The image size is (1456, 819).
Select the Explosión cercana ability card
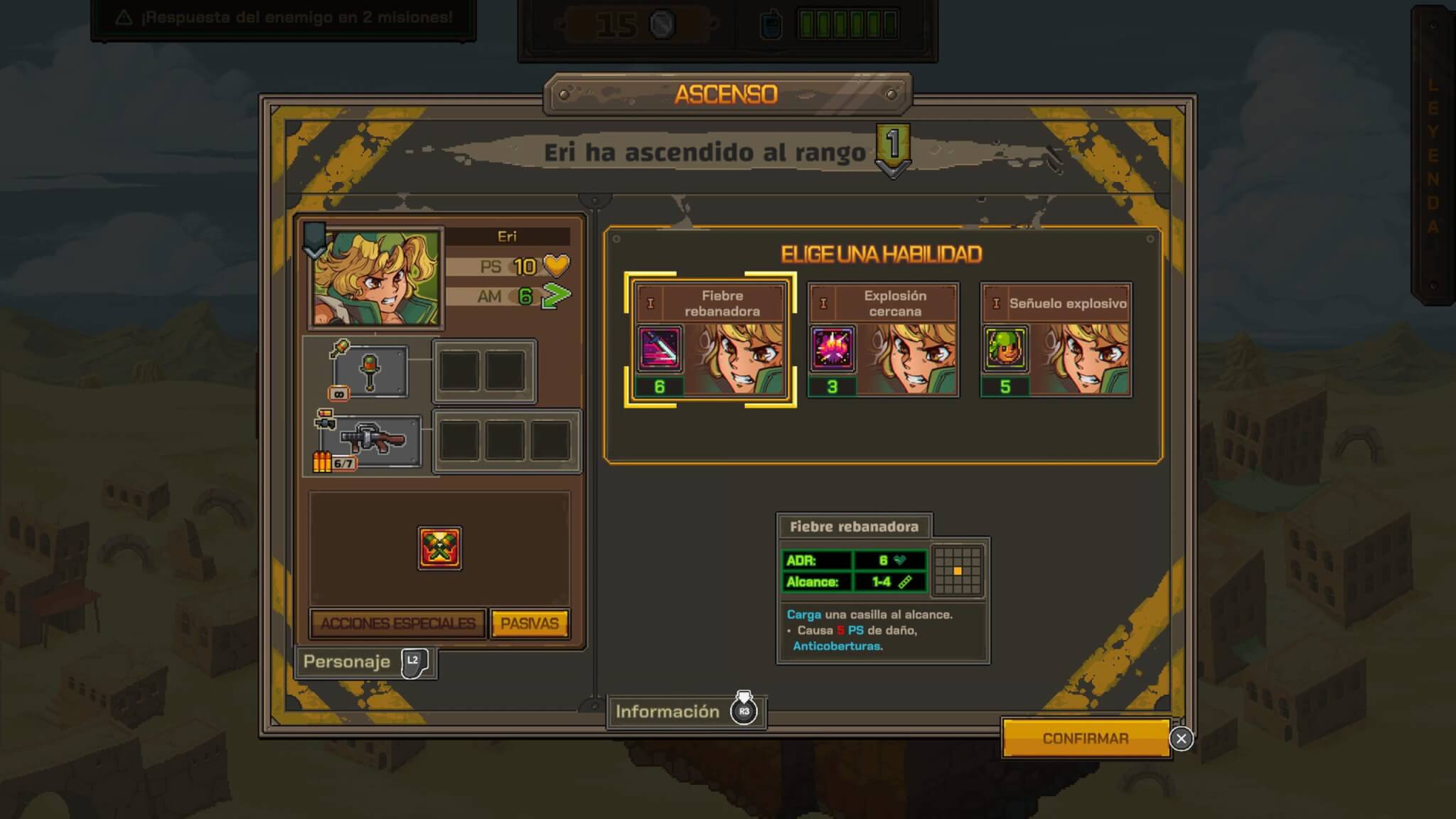pos(883,340)
